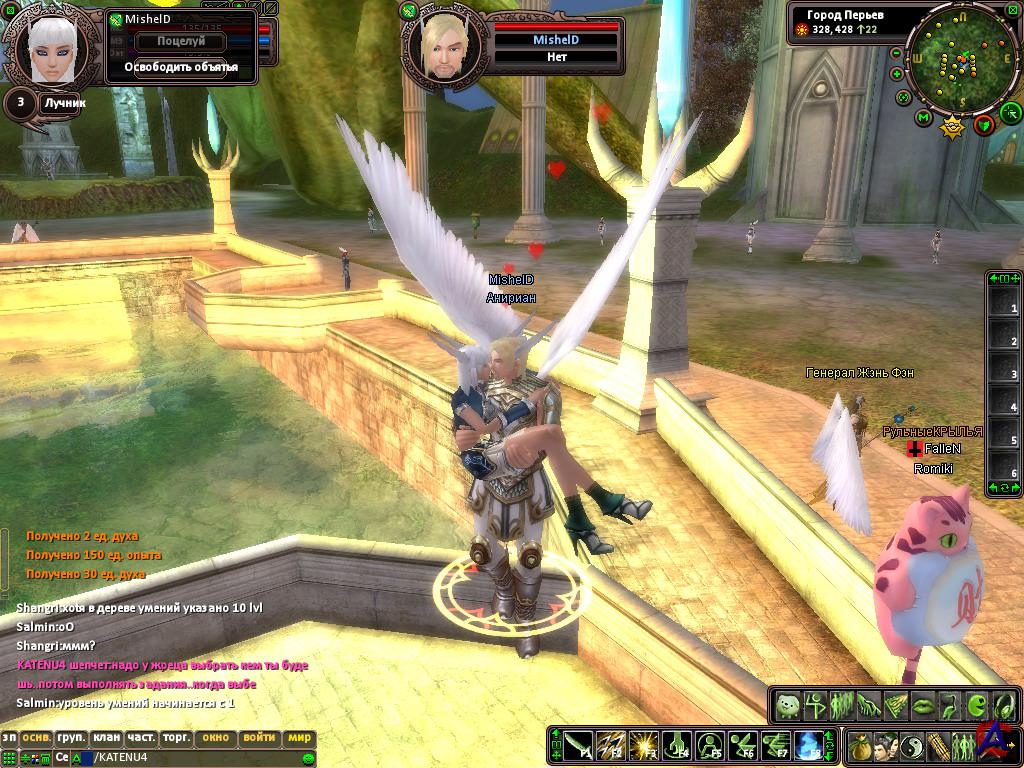Click the green lips emote icon
Image resolution: width=1024 pixels, height=768 pixels.
tap(921, 706)
